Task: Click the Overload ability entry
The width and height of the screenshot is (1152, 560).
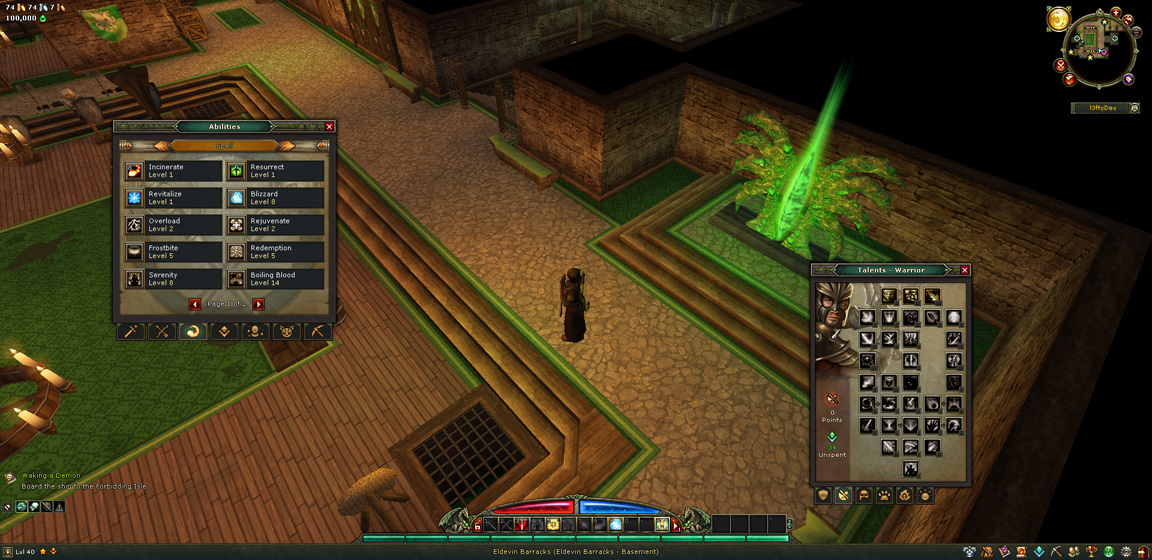Action: tap(172, 225)
